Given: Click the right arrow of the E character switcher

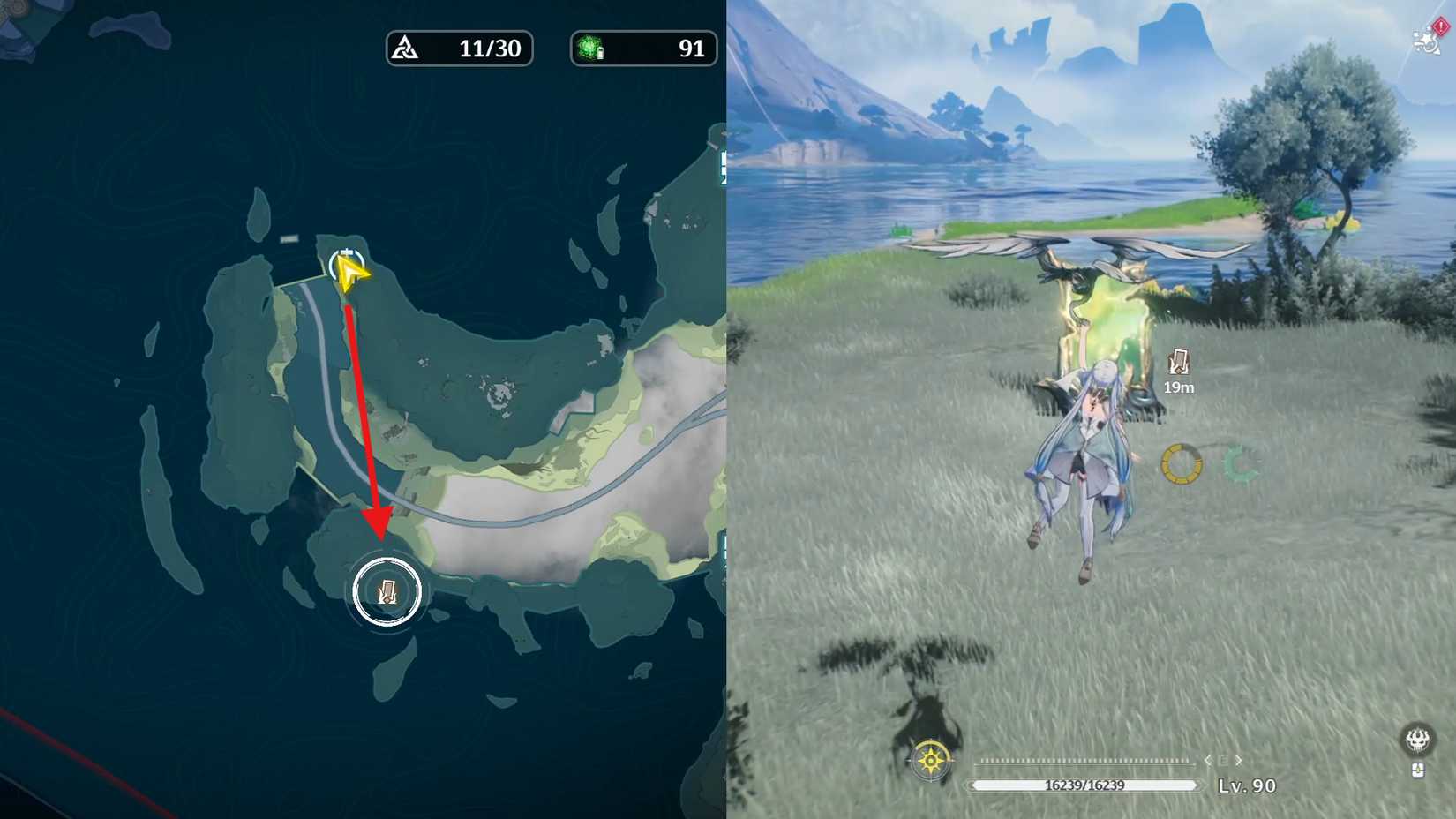Looking at the screenshot, I should [x=1238, y=760].
